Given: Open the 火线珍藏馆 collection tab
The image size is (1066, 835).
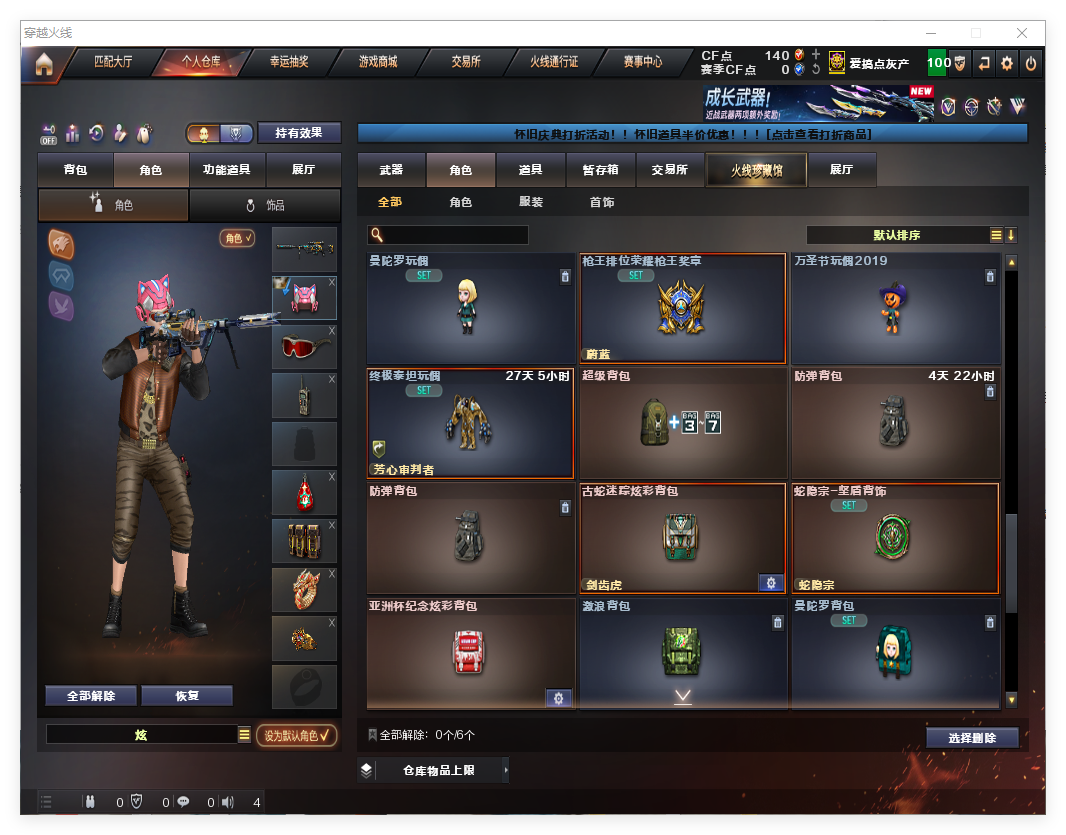Looking at the screenshot, I should pyautogui.click(x=756, y=171).
